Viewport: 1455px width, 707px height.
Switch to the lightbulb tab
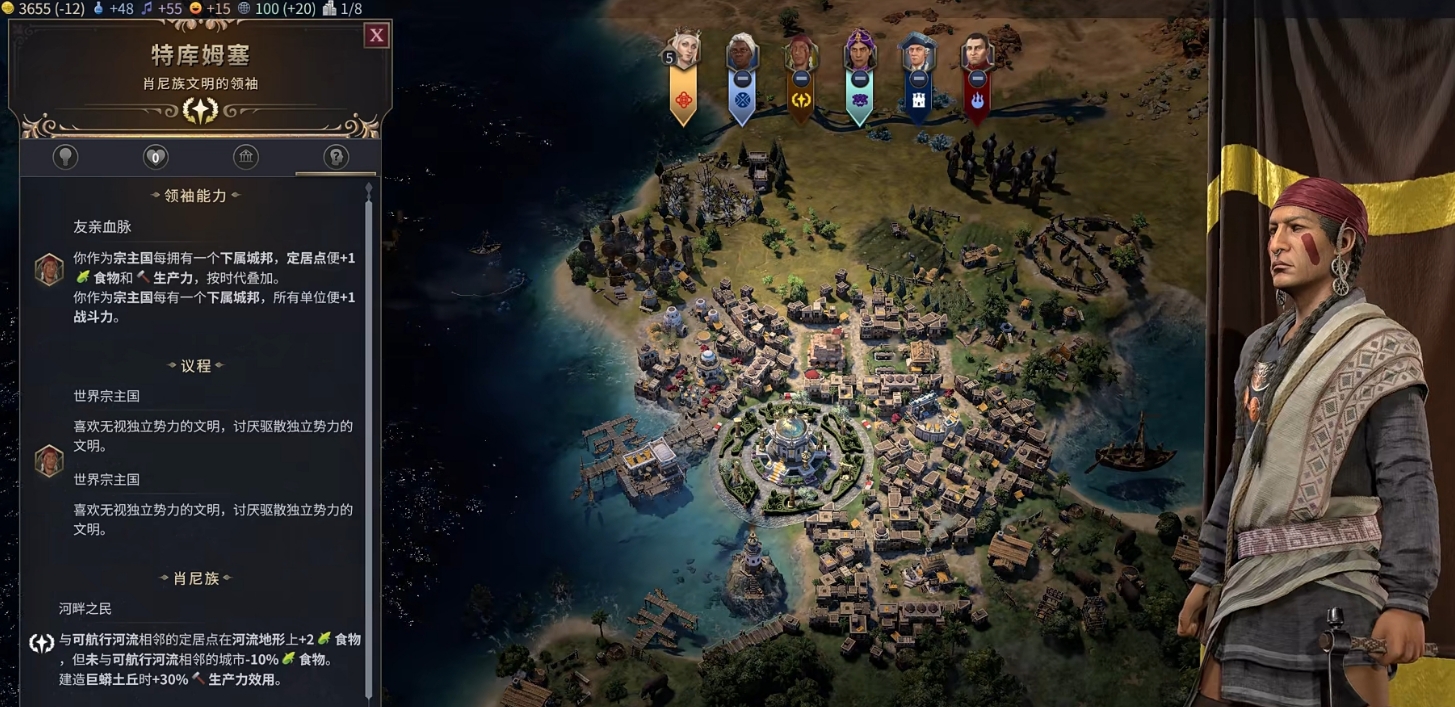[65, 157]
